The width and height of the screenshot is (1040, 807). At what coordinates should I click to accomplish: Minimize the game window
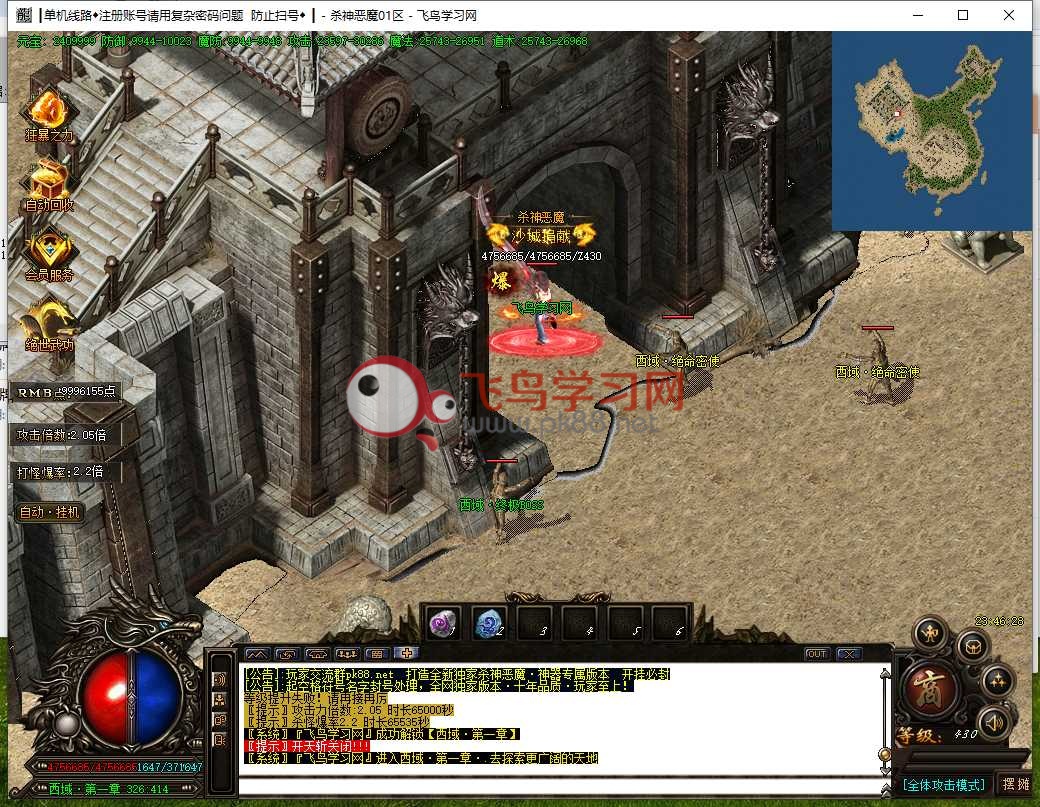pyautogui.click(x=917, y=15)
